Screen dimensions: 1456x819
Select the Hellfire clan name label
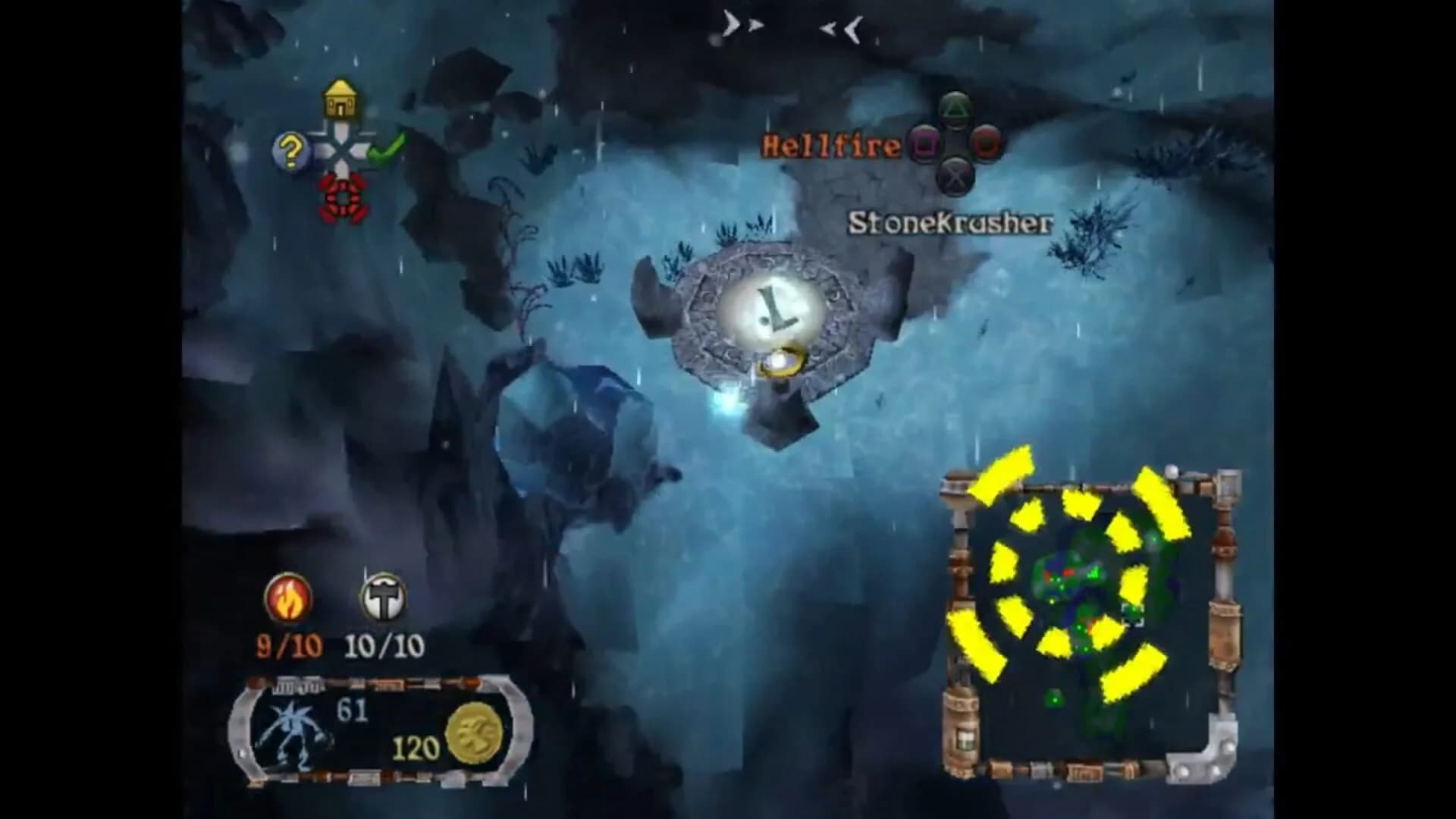[830, 144]
